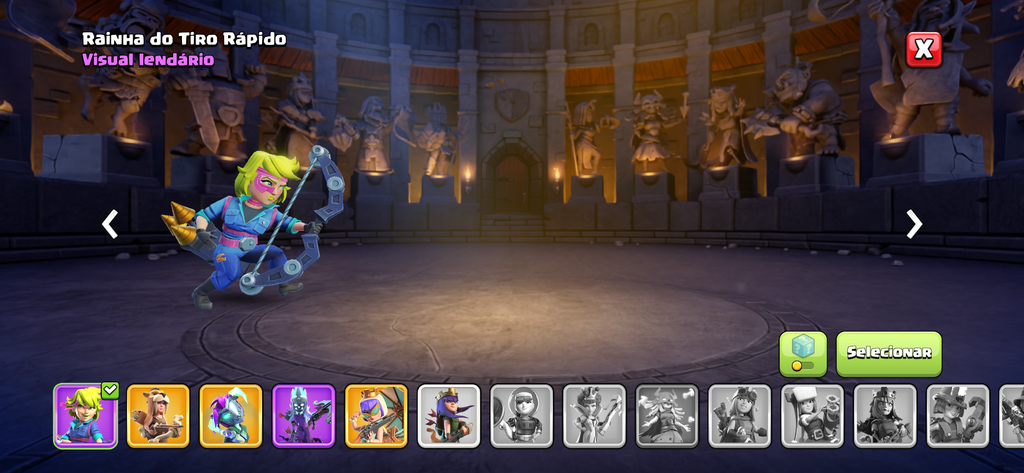Pick the locked astronaut helmet queen skin
Screen dimensions: 1024x473
(x=522, y=415)
